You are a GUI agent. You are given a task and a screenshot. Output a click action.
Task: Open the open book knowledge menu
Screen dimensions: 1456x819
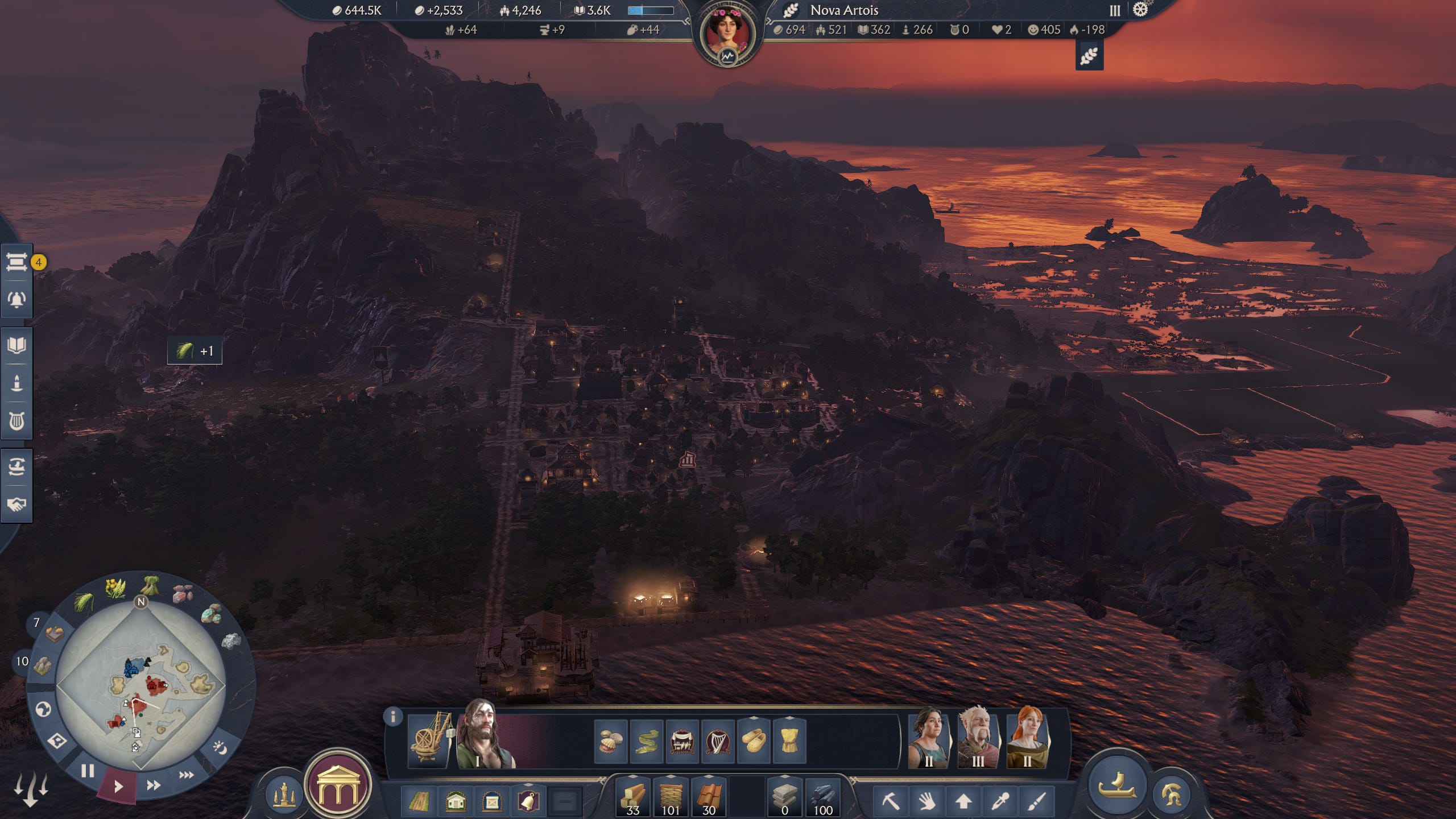[16, 345]
